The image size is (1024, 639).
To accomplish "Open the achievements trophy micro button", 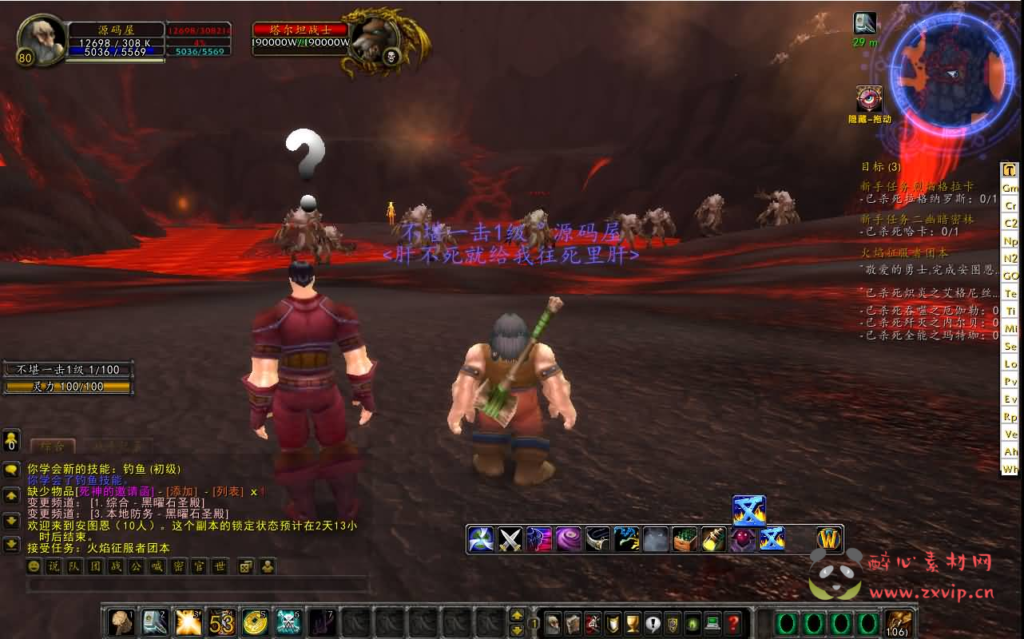I will pyautogui.click(x=634, y=623).
